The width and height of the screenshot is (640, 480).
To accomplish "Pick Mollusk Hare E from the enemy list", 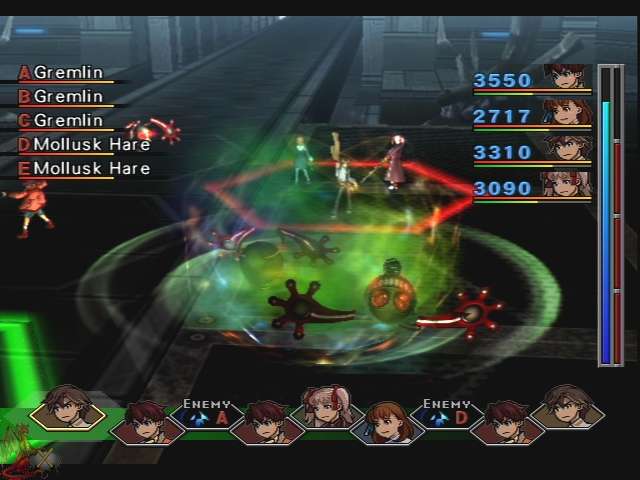I will (x=91, y=168).
